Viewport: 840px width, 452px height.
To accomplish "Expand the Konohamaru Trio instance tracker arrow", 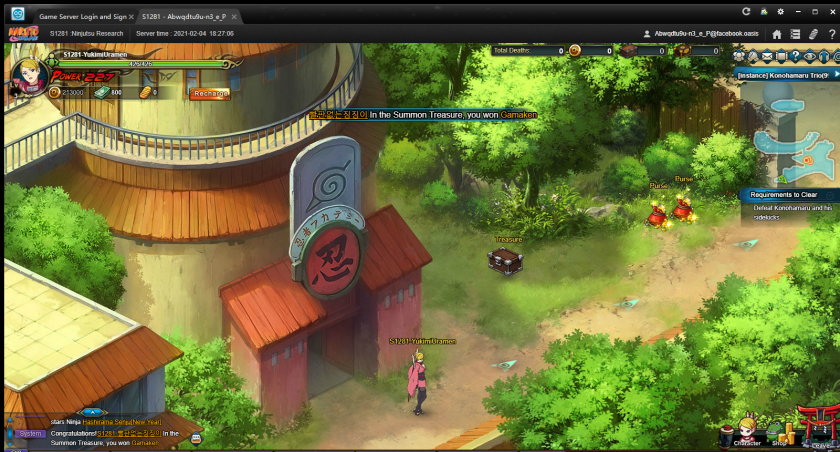I will click(835, 74).
